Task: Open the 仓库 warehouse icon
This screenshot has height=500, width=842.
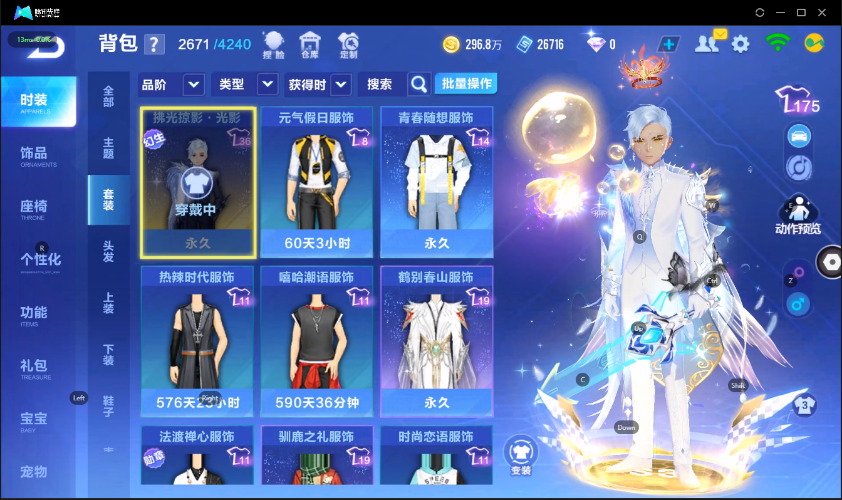Action: tap(310, 43)
